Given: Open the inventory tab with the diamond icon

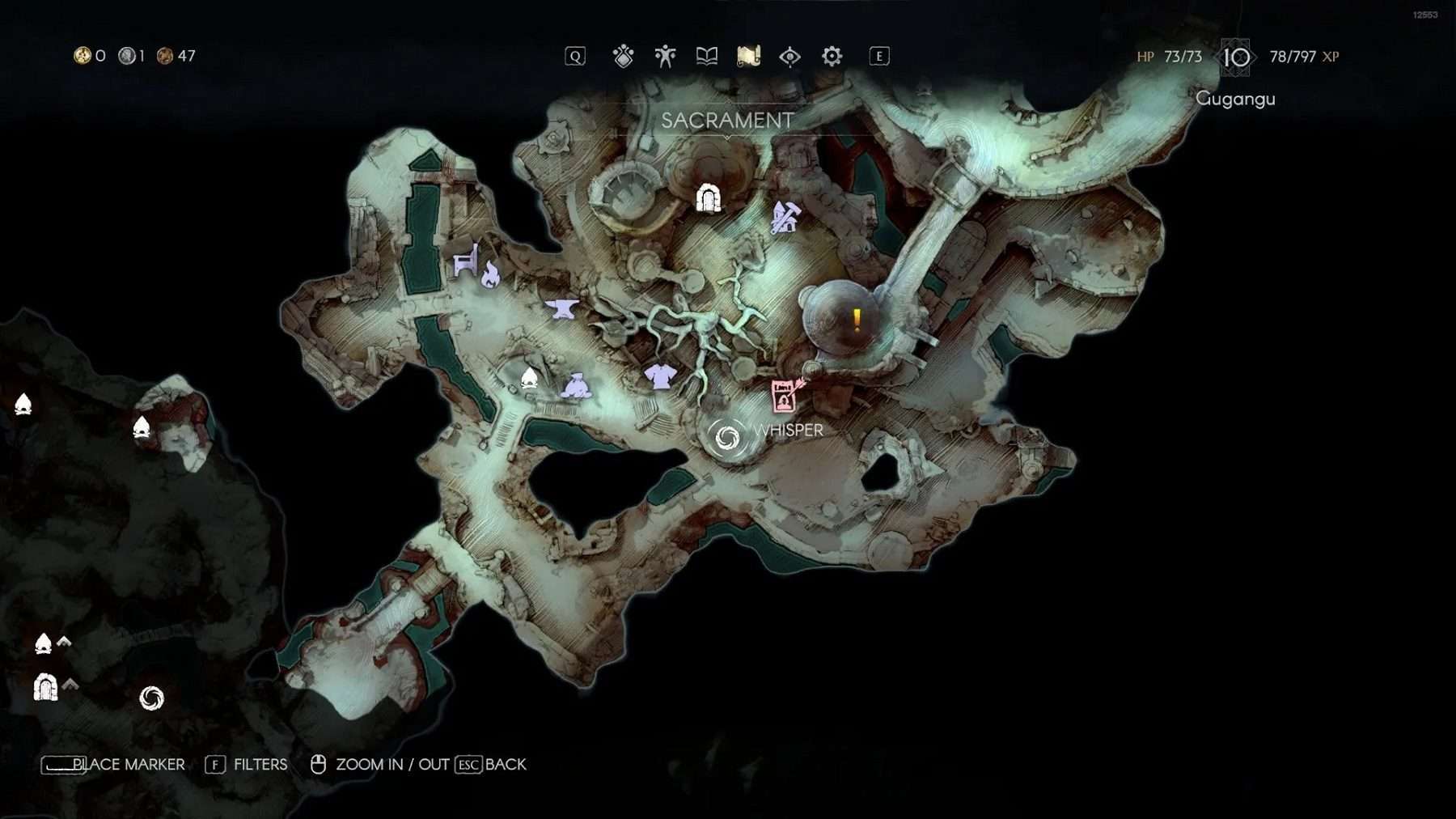Looking at the screenshot, I should [x=623, y=57].
